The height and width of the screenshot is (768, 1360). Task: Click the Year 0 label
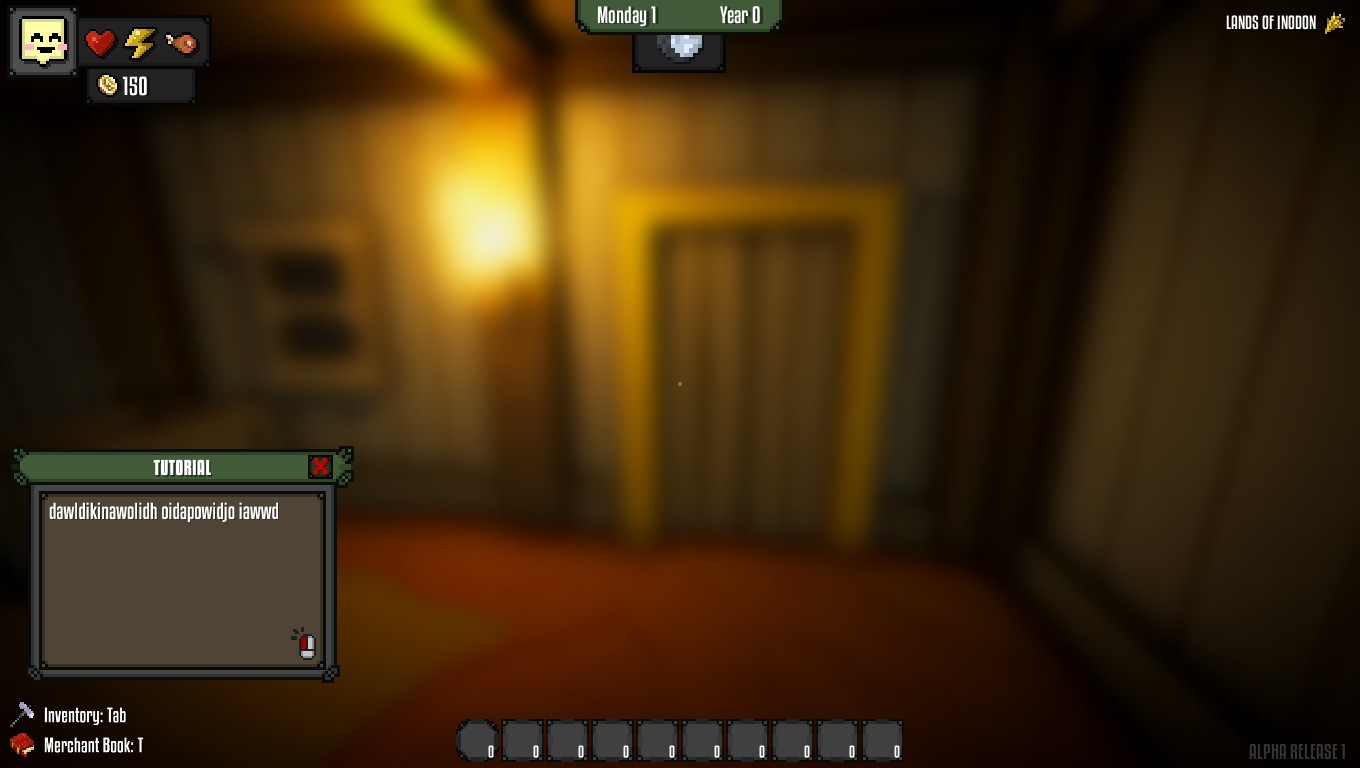tap(740, 15)
